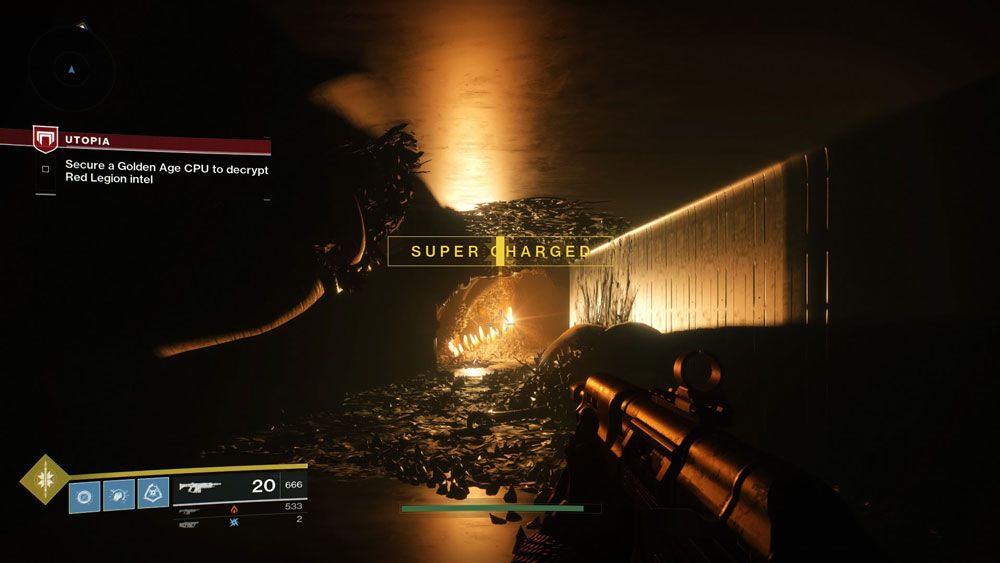Open the Utopia mission tracker header
Screen dimensions: 1000x563
150,142
